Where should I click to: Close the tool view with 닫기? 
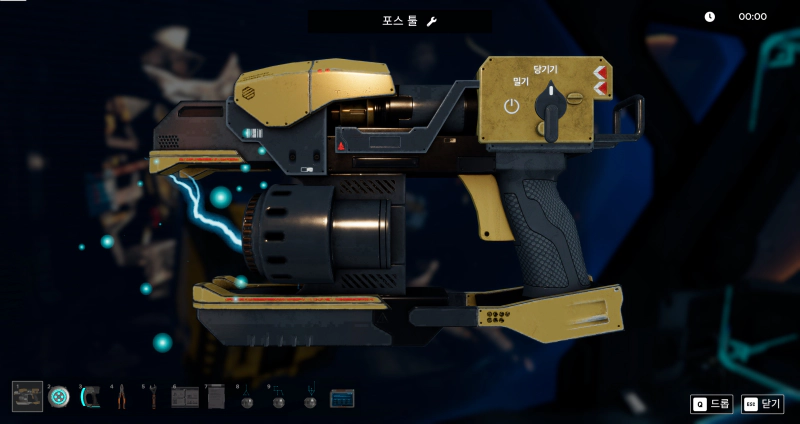(x=763, y=404)
